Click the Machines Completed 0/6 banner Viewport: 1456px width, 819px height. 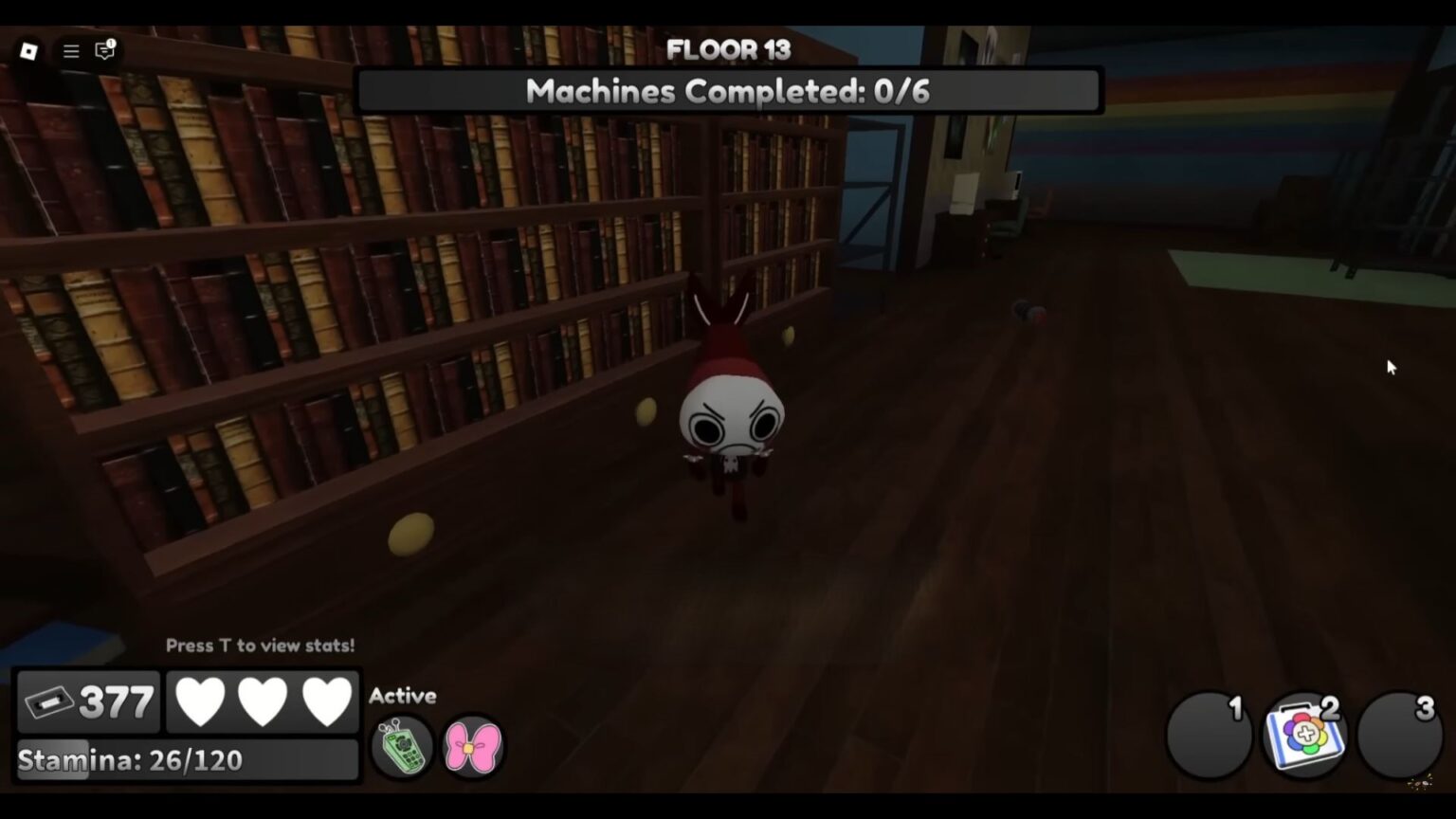pyautogui.click(x=728, y=91)
